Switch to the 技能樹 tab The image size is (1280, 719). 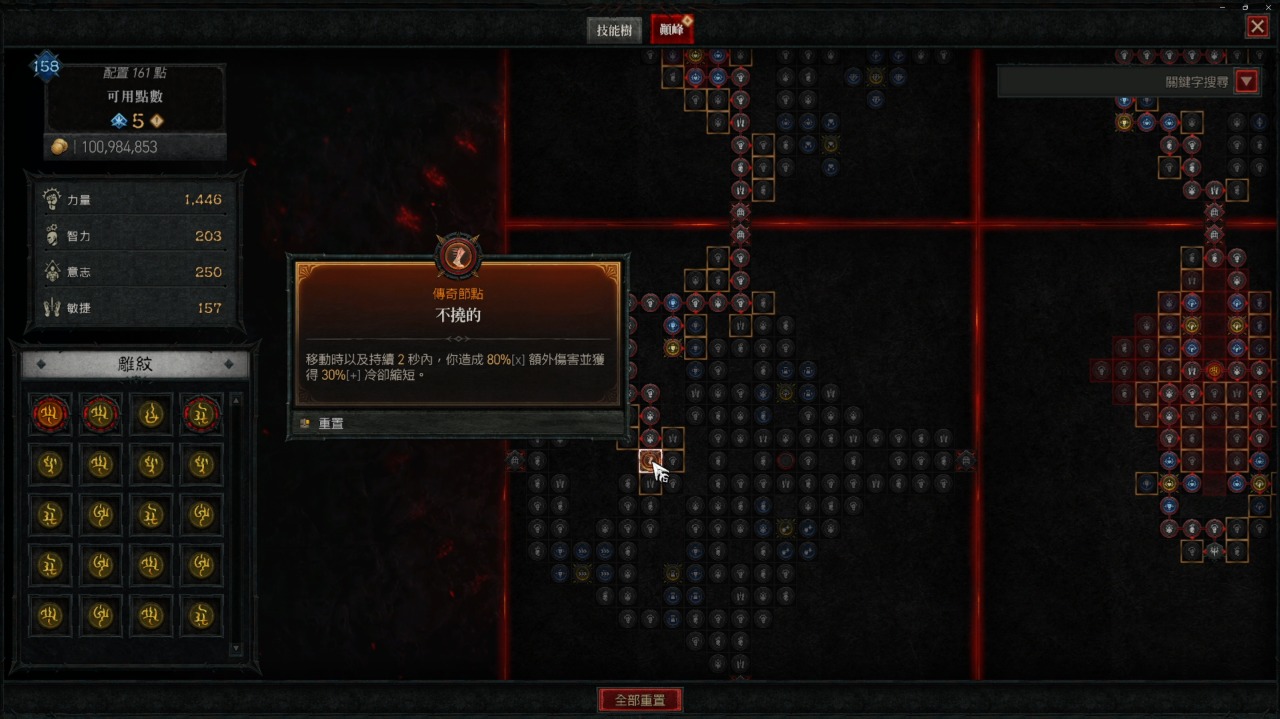pyautogui.click(x=614, y=30)
